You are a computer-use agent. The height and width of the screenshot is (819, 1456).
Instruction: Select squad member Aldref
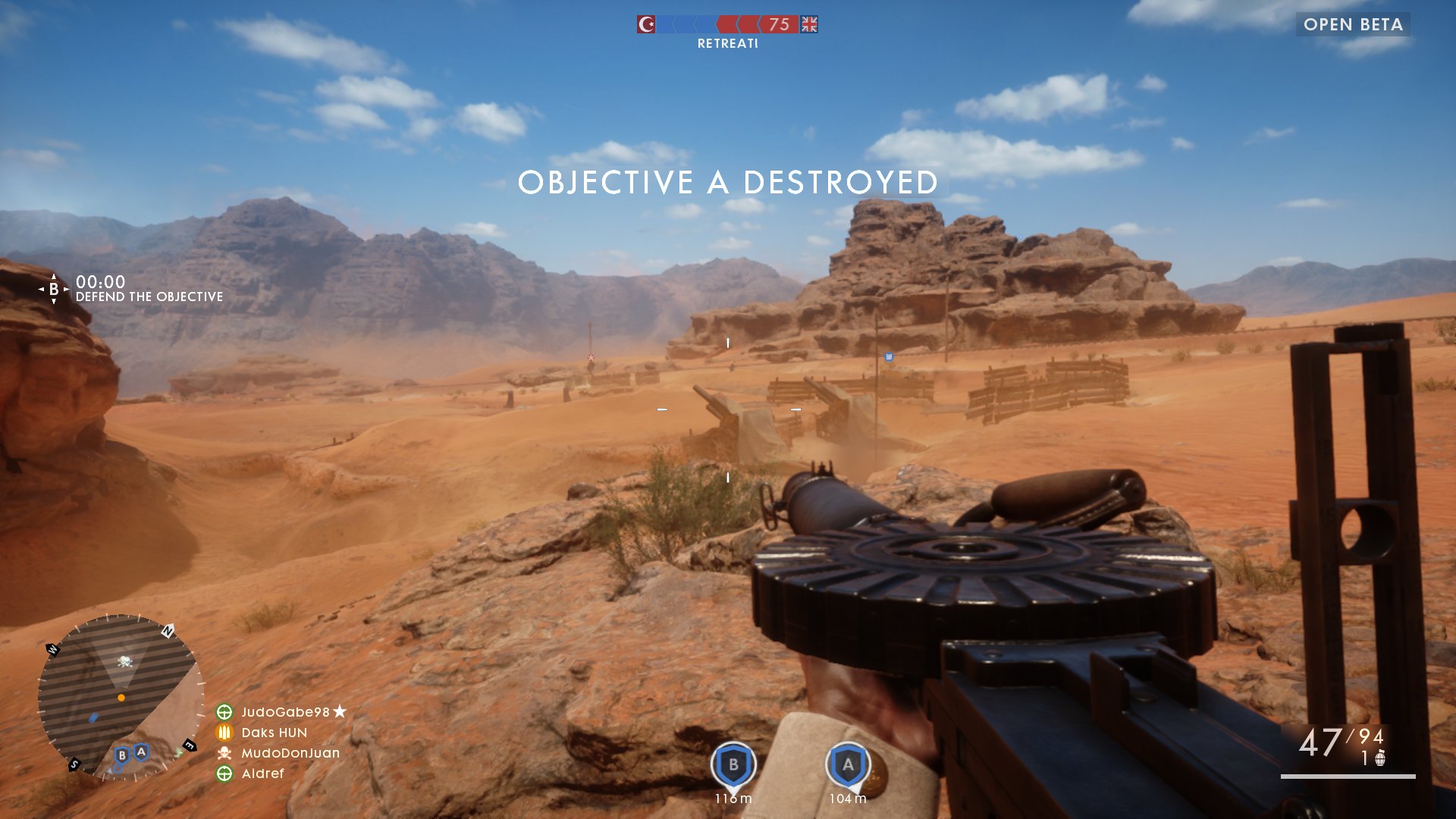click(x=262, y=773)
